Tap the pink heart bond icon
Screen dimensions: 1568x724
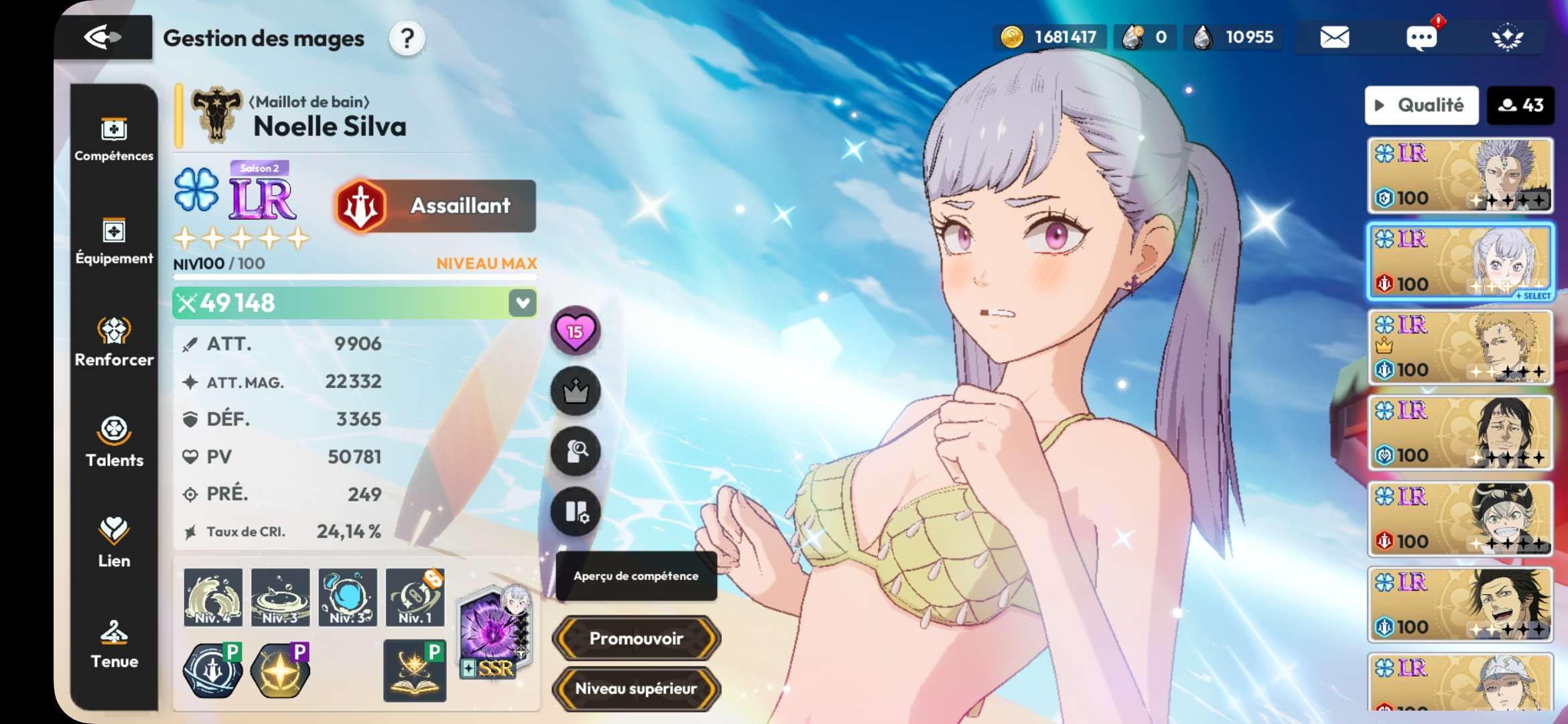click(575, 330)
